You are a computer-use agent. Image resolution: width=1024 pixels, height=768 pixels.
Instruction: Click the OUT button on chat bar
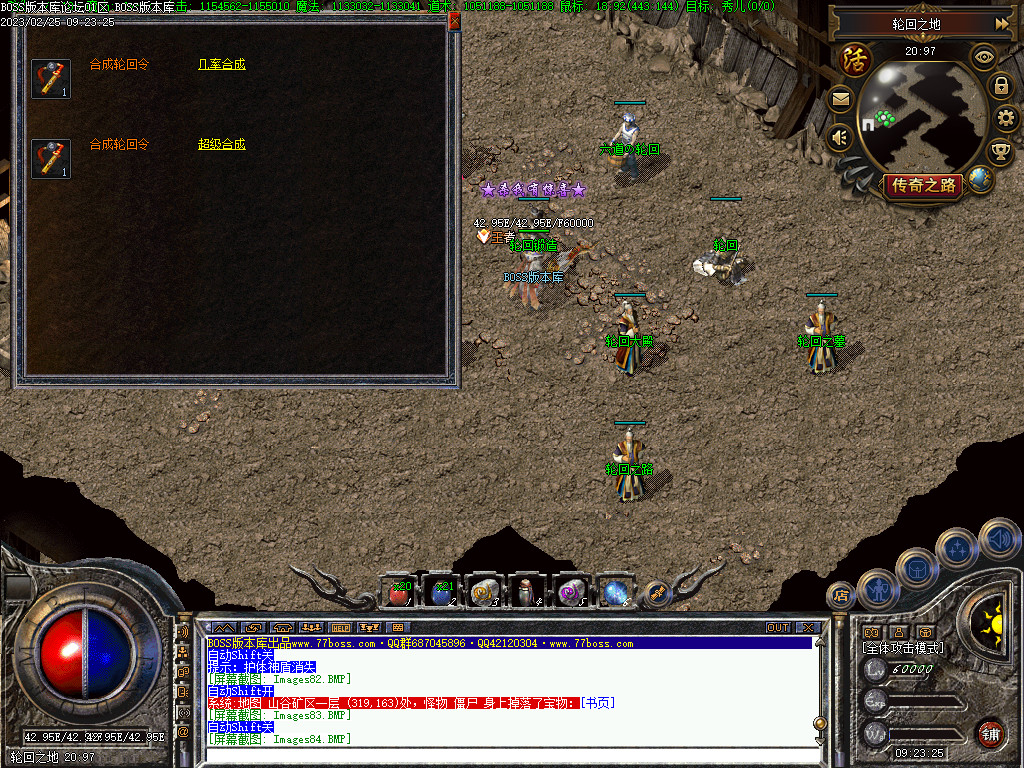pyautogui.click(x=778, y=628)
